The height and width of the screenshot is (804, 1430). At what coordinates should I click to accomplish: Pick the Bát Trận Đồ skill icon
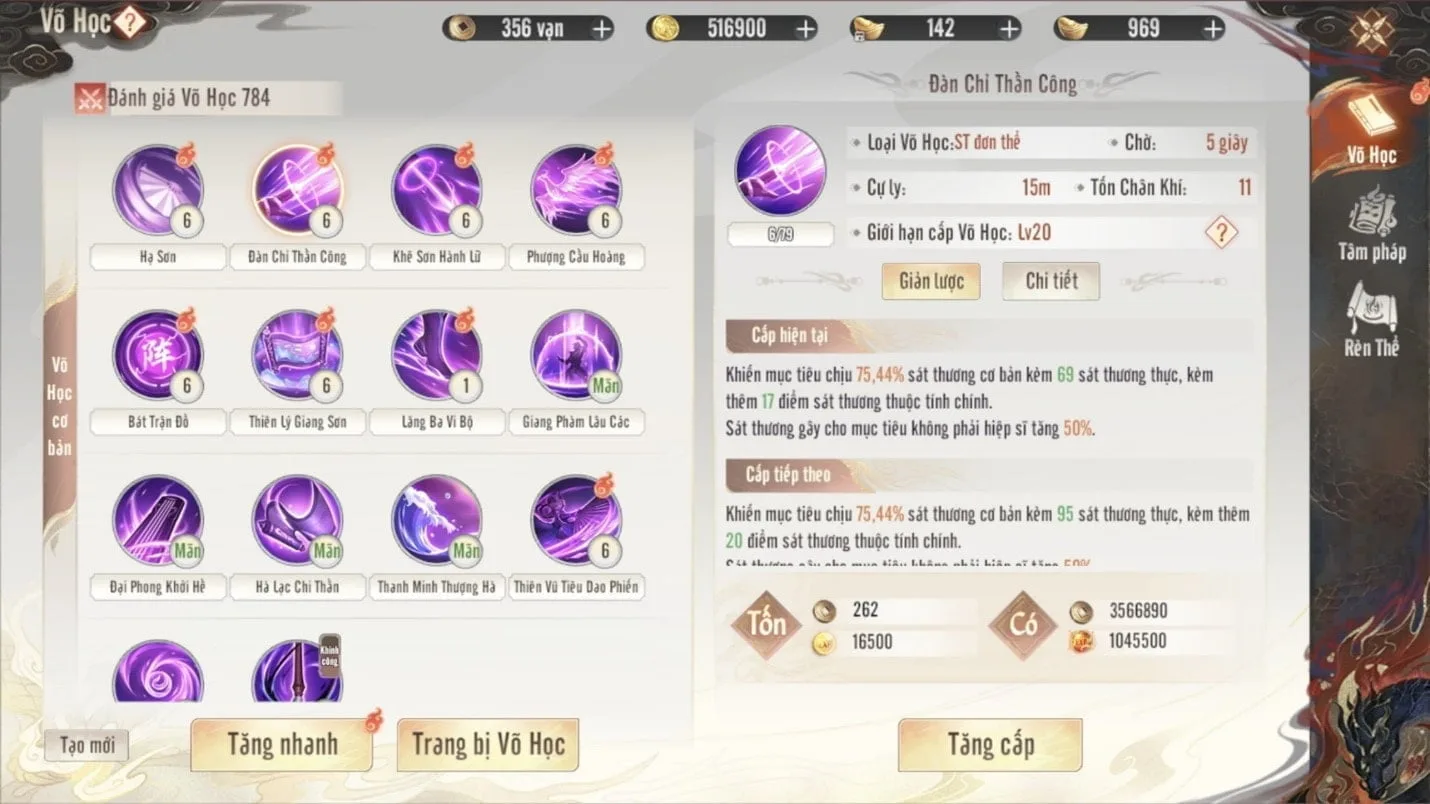157,356
